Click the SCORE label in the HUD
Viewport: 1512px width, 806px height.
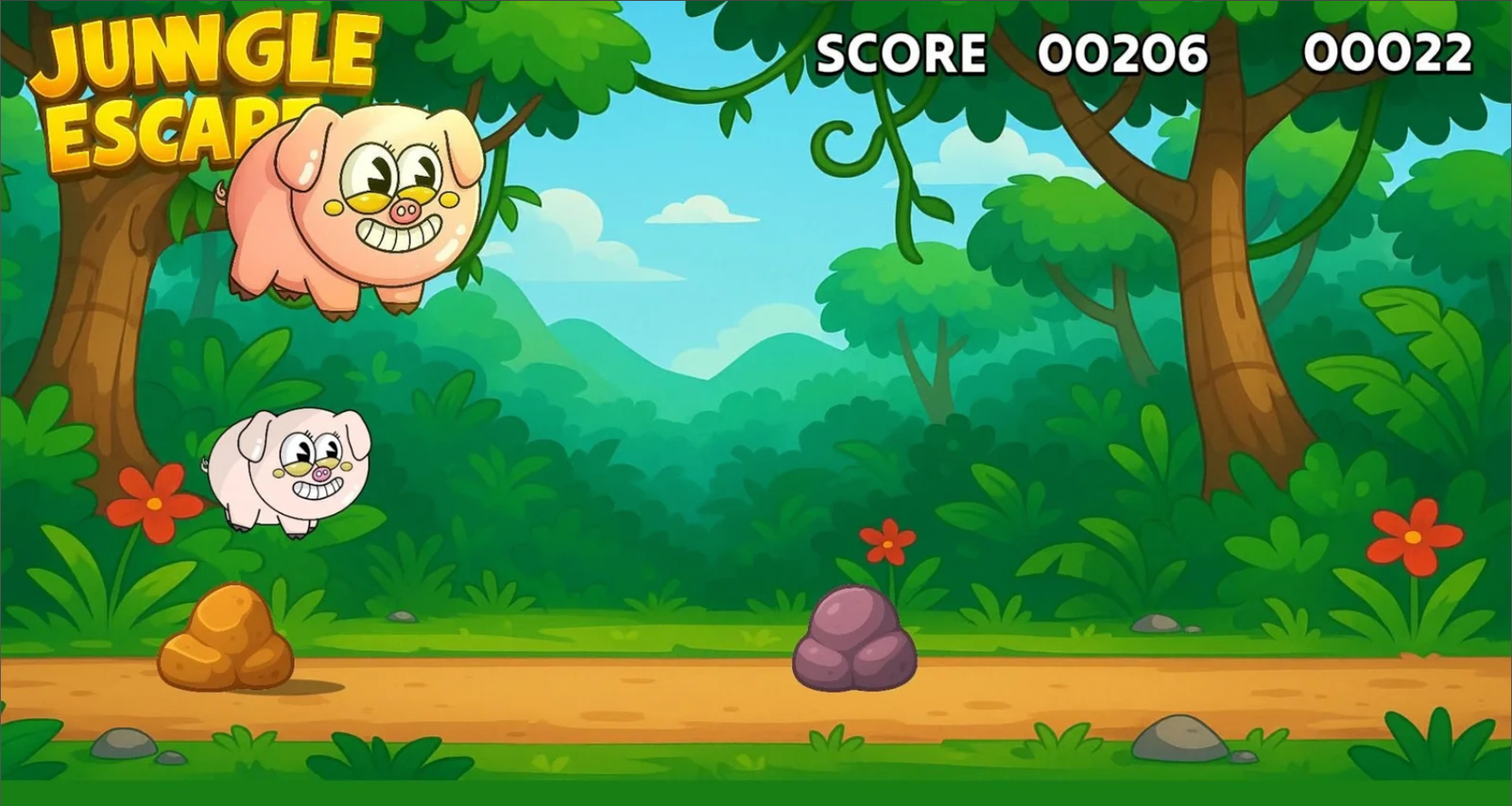coord(902,52)
